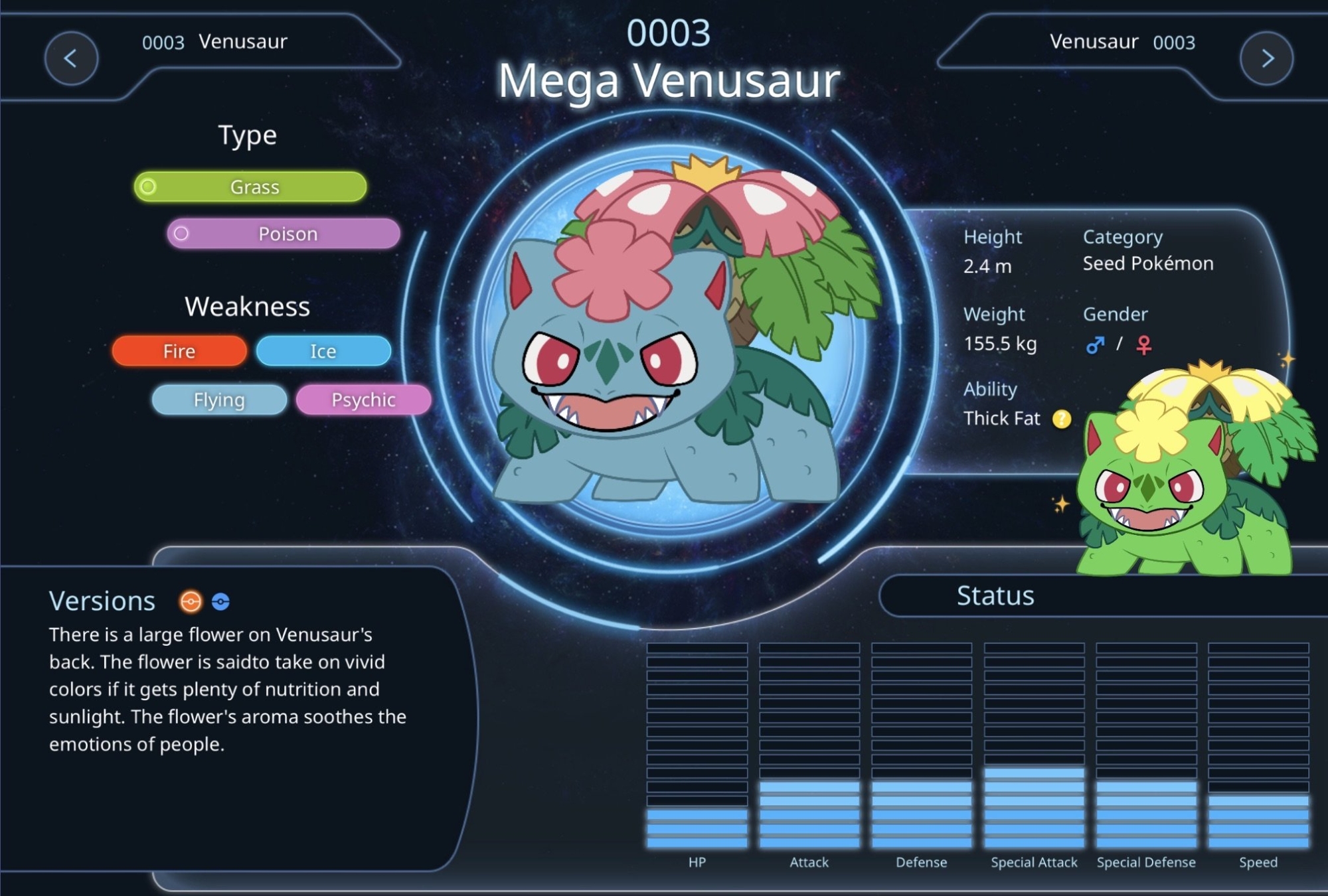Switch to the orange Poké Ball version

click(191, 601)
